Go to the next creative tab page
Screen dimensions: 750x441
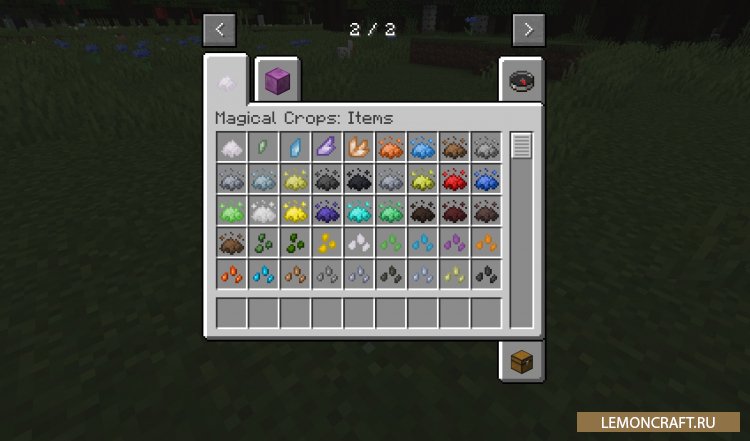coord(529,29)
